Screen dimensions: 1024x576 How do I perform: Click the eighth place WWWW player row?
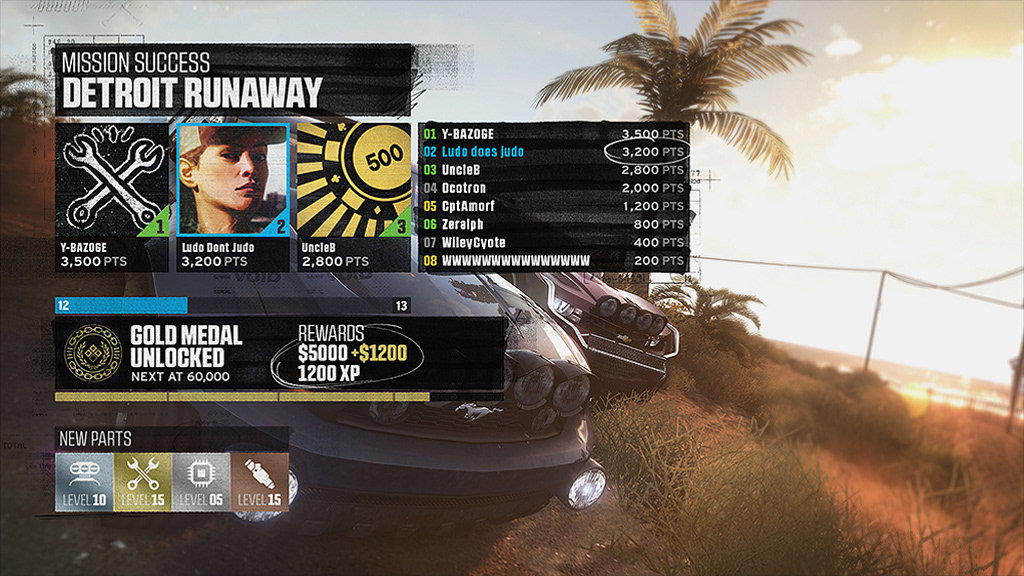(554, 261)
